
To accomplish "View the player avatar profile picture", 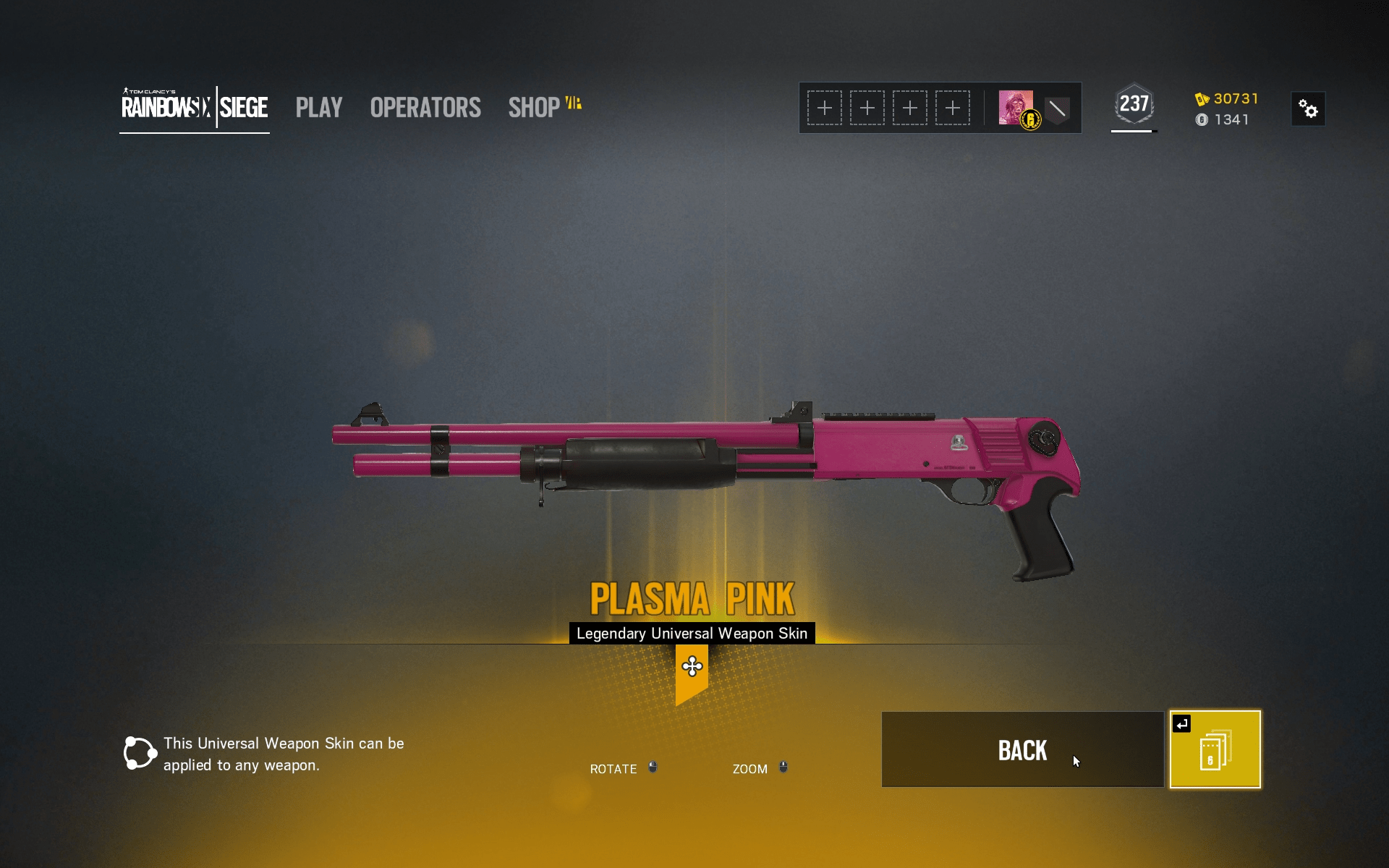I will click(x=1016, y=107).
